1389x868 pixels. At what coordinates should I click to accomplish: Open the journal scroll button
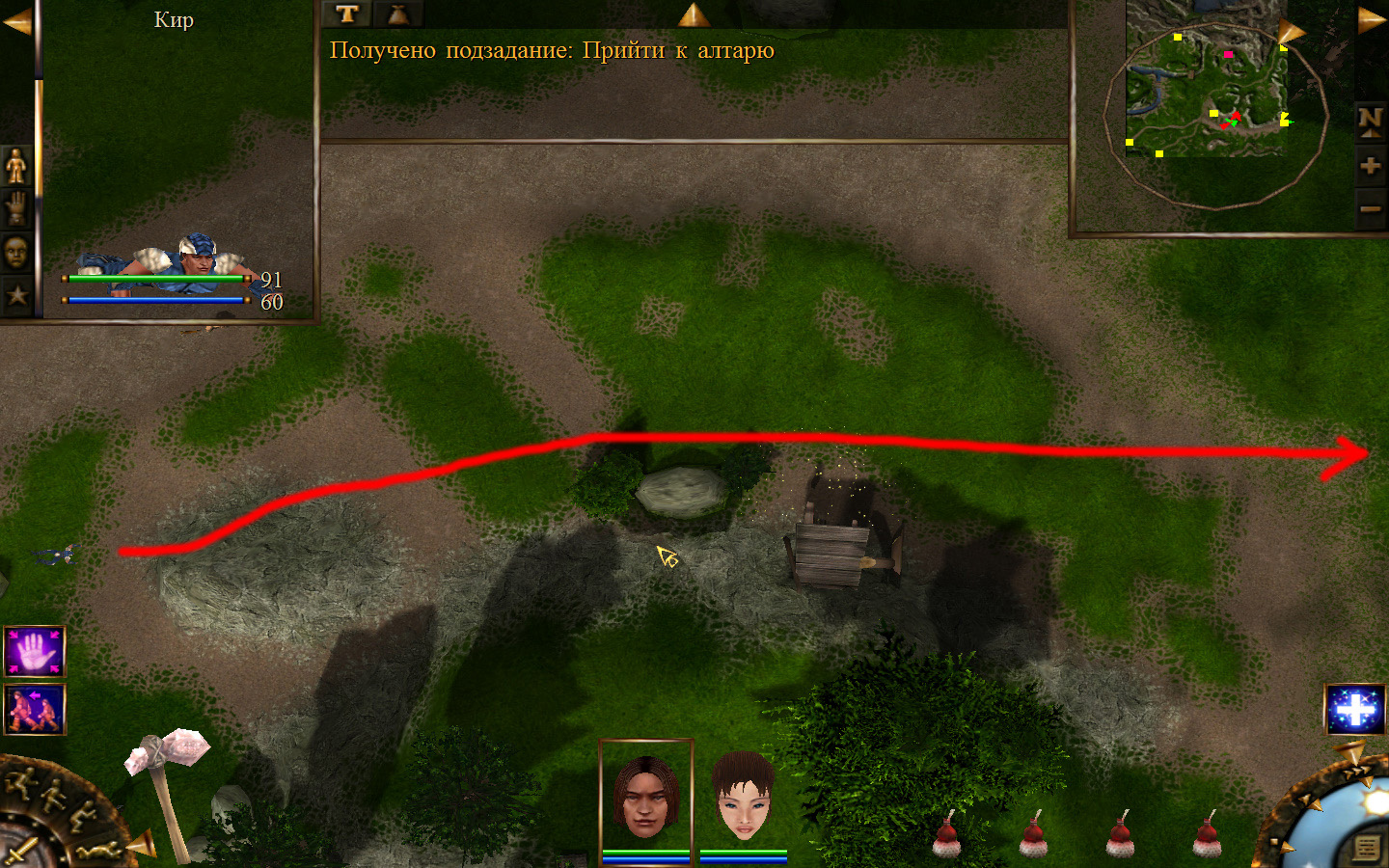pyautogui.click(x=1366, y=848)
